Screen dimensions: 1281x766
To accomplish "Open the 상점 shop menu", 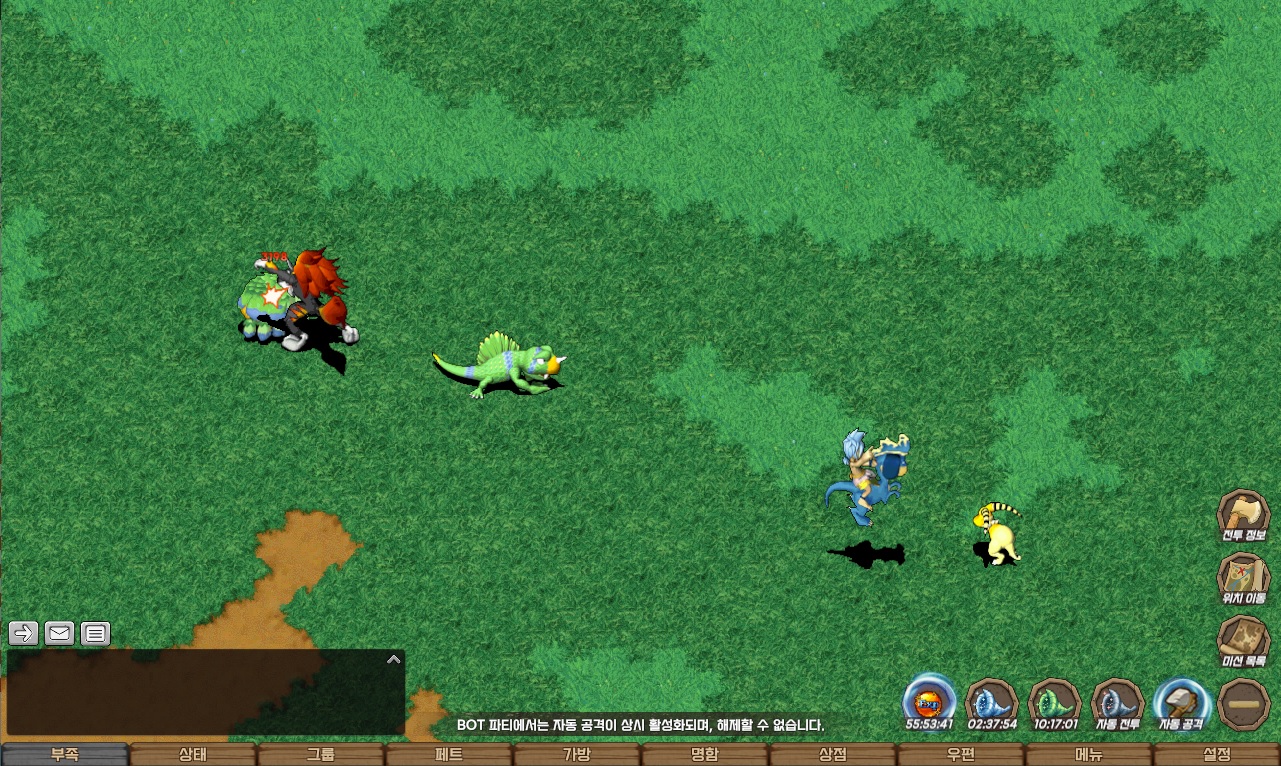I will pyautogui.click(x=832, y=755).
